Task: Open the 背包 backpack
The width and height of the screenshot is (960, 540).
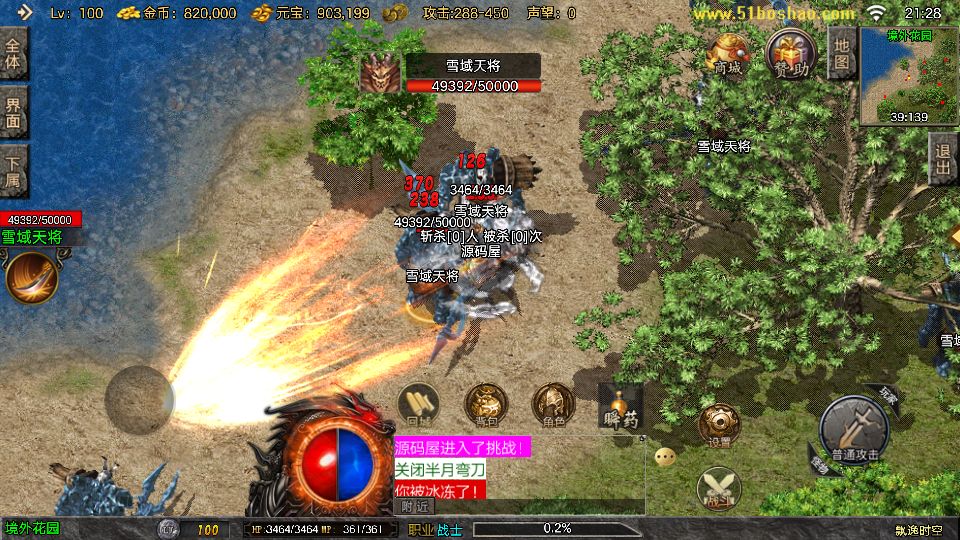Action: coord(486,405)
